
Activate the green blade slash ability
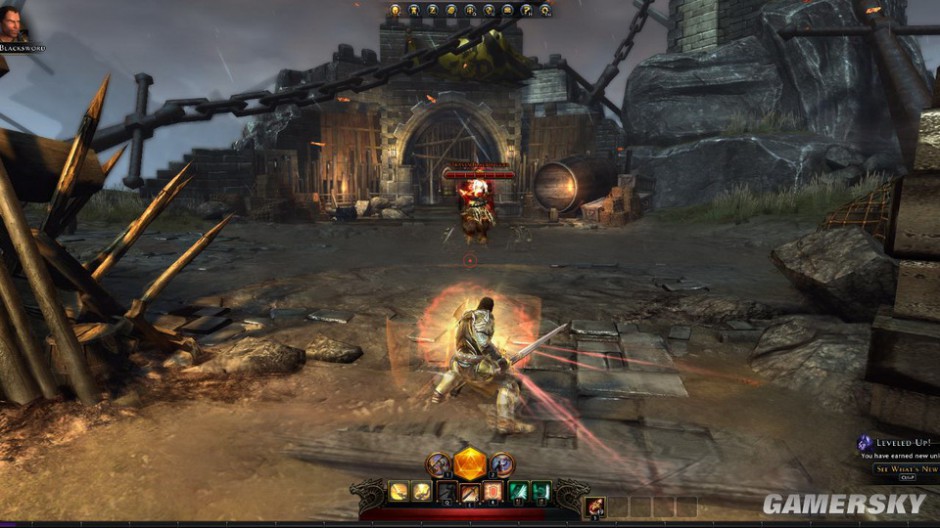click(519, 491)
